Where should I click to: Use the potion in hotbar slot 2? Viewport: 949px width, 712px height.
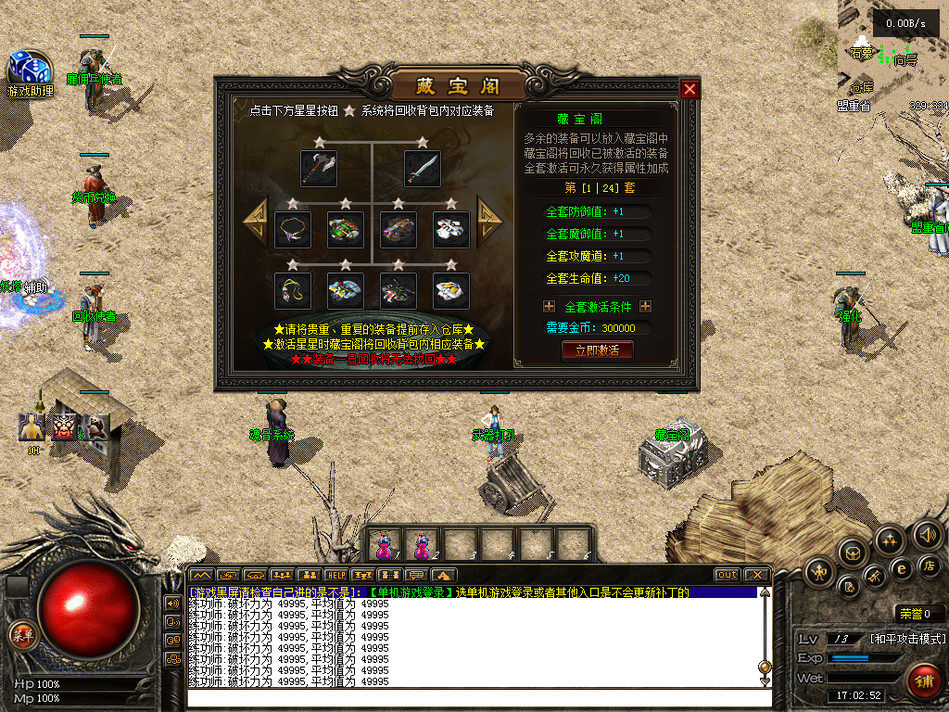[x=420, y=545]
